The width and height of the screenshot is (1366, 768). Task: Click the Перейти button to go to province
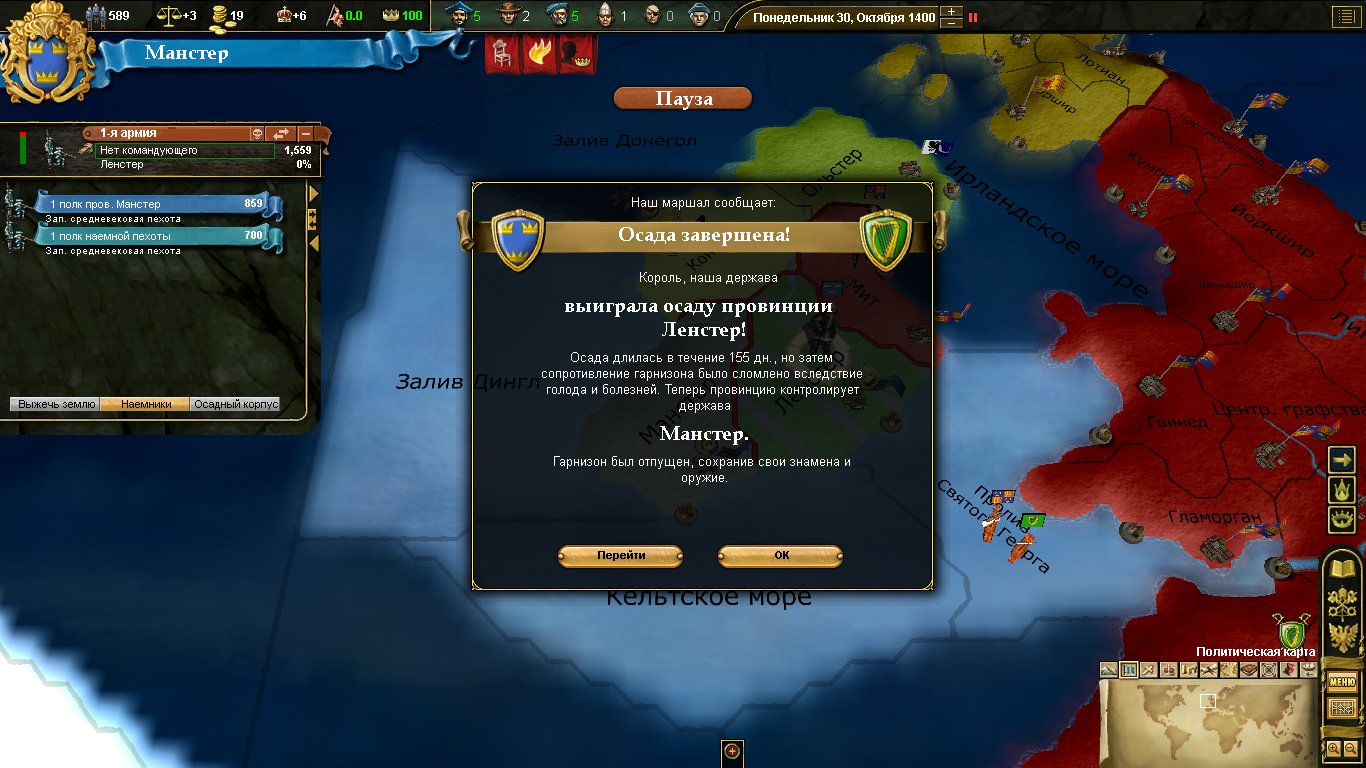620,556
